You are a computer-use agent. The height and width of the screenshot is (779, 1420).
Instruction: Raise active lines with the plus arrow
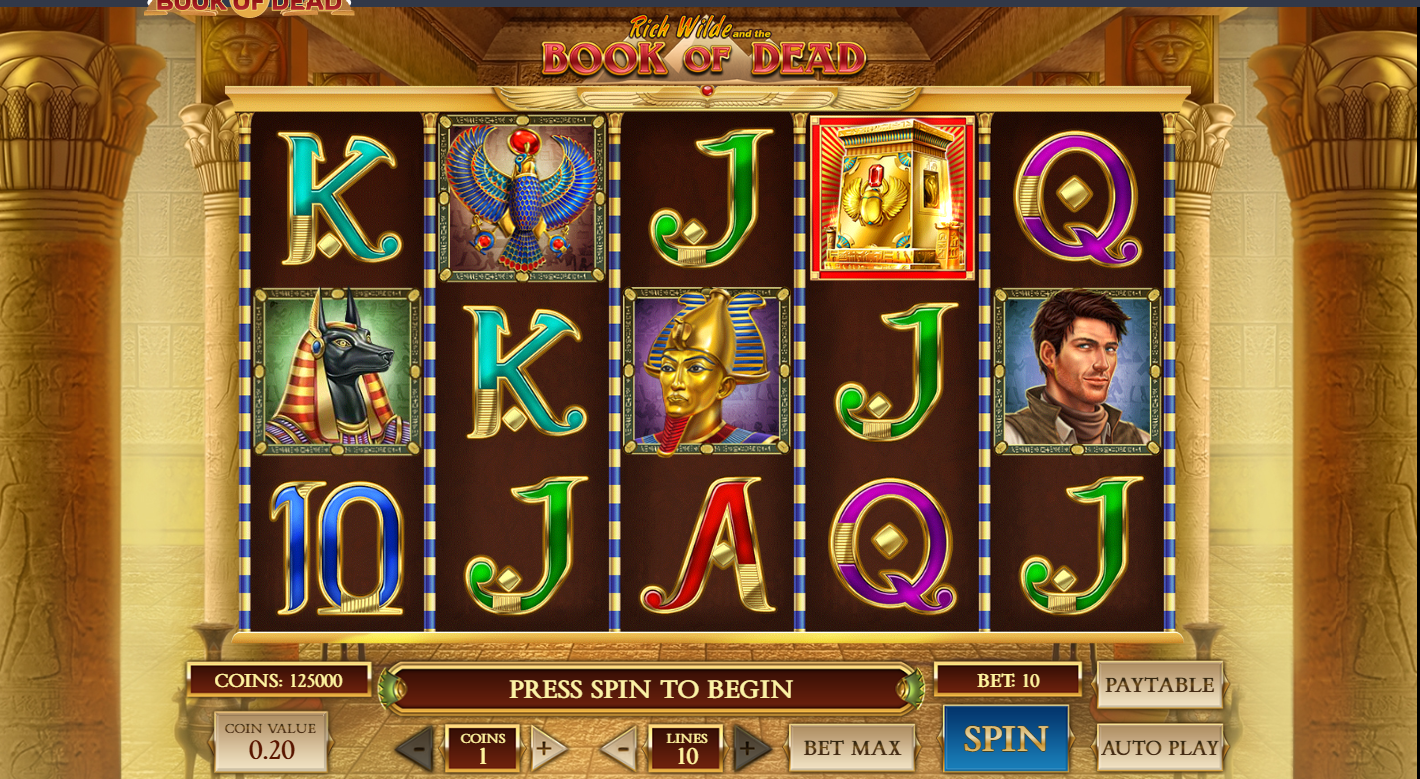750,748
